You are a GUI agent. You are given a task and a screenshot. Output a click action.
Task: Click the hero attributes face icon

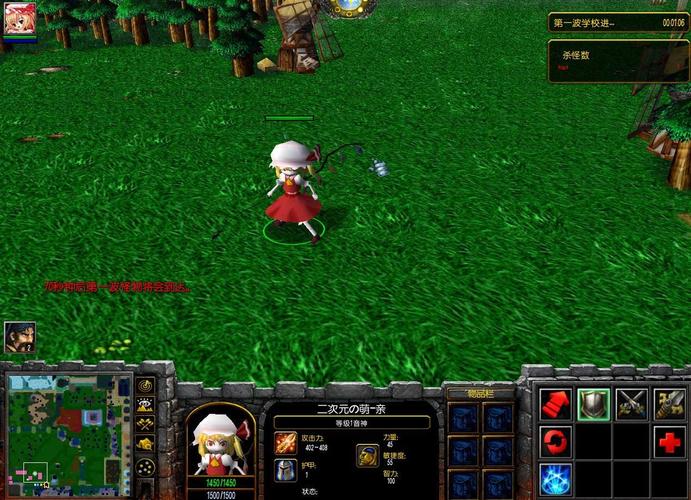pyautogui.click(x=367, y=455)
